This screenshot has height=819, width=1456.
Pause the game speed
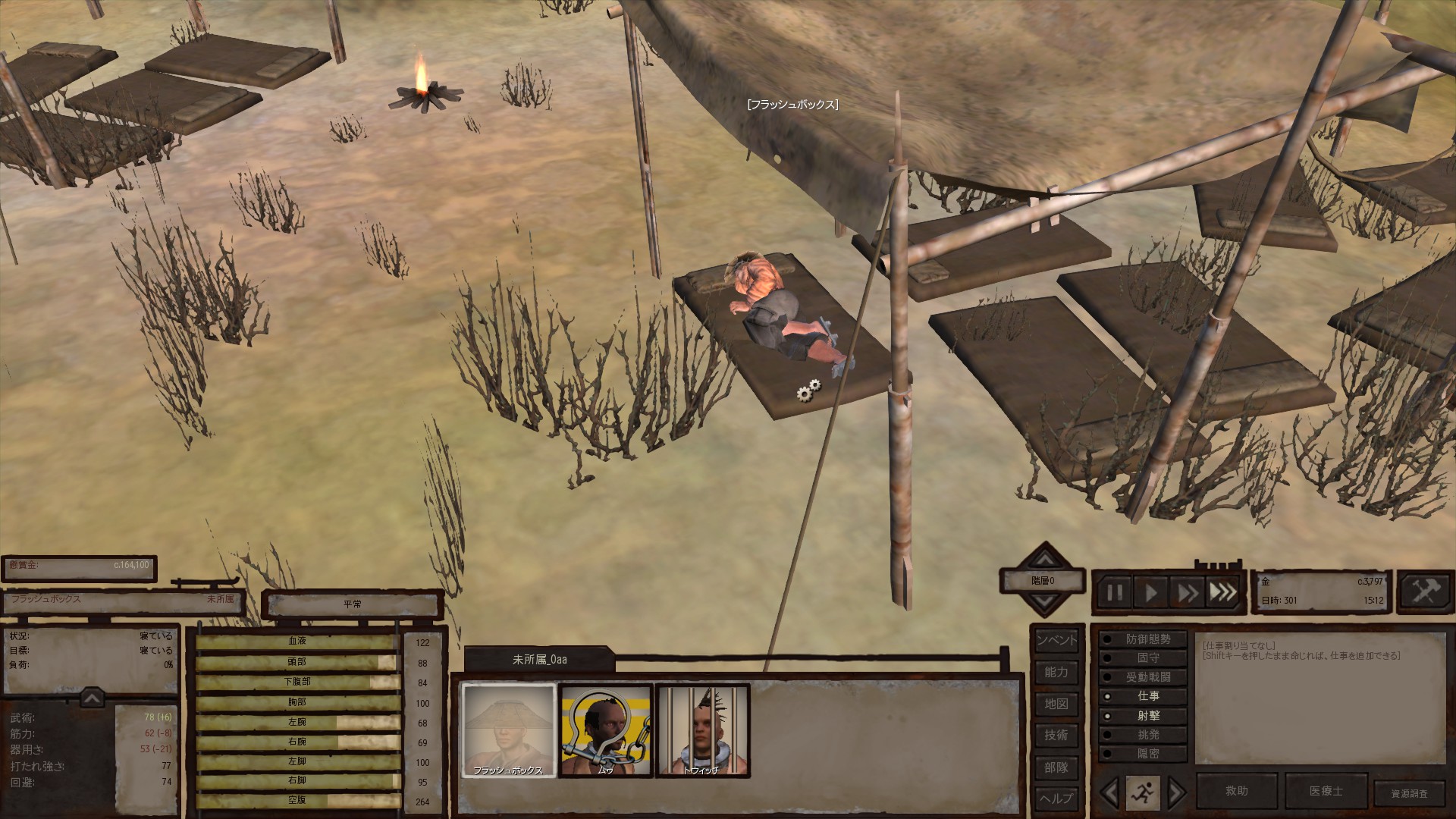(x=1115, y=592)
